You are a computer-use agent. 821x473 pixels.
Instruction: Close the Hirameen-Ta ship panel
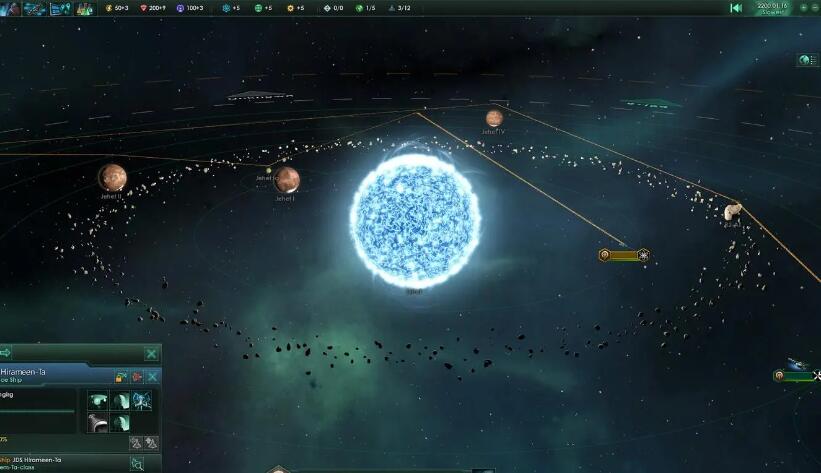(152, 376)
